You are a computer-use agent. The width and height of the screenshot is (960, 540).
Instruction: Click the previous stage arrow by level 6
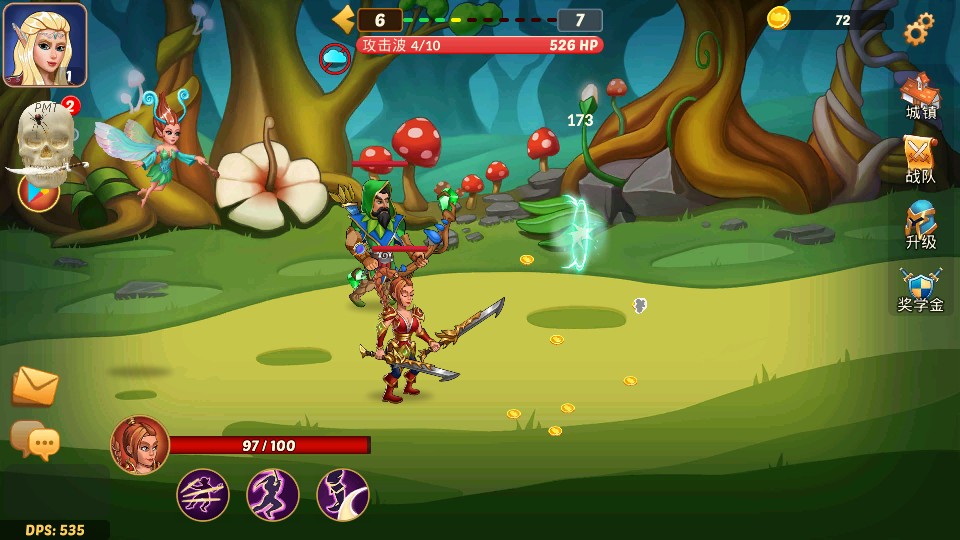344,19
